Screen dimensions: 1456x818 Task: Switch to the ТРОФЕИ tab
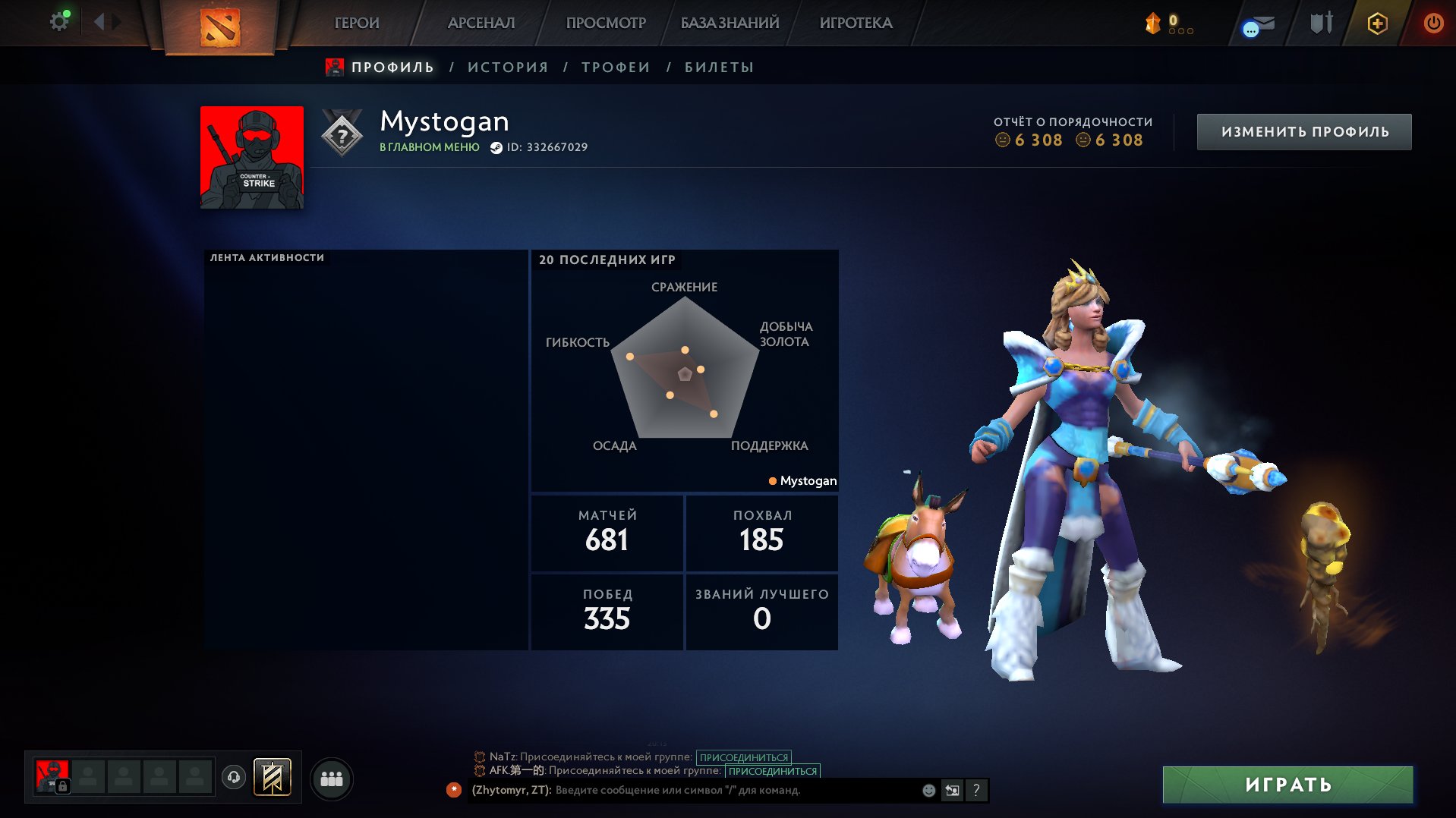(x=616, y=68)
